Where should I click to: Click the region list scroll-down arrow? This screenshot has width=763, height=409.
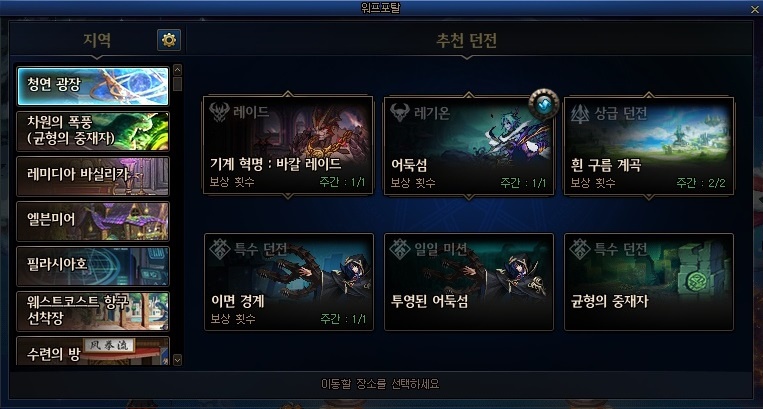[x=178, y=358]
